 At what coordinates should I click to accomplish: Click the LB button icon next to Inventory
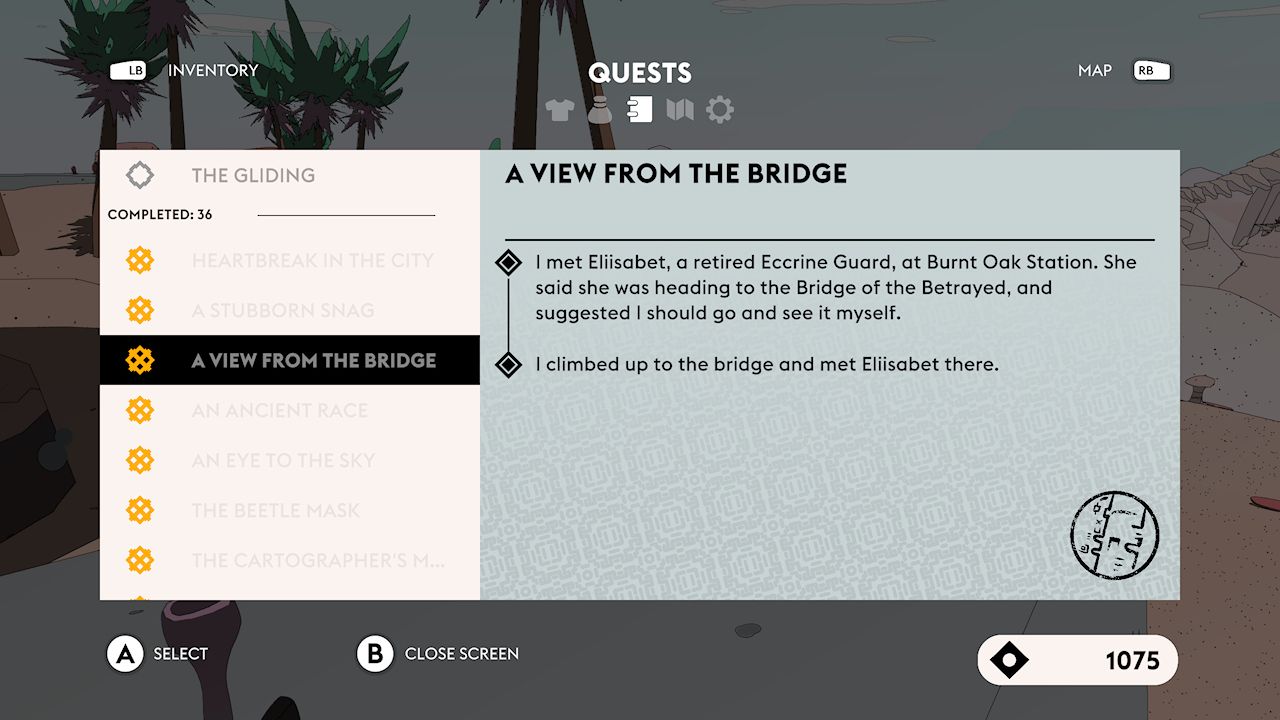130,70
